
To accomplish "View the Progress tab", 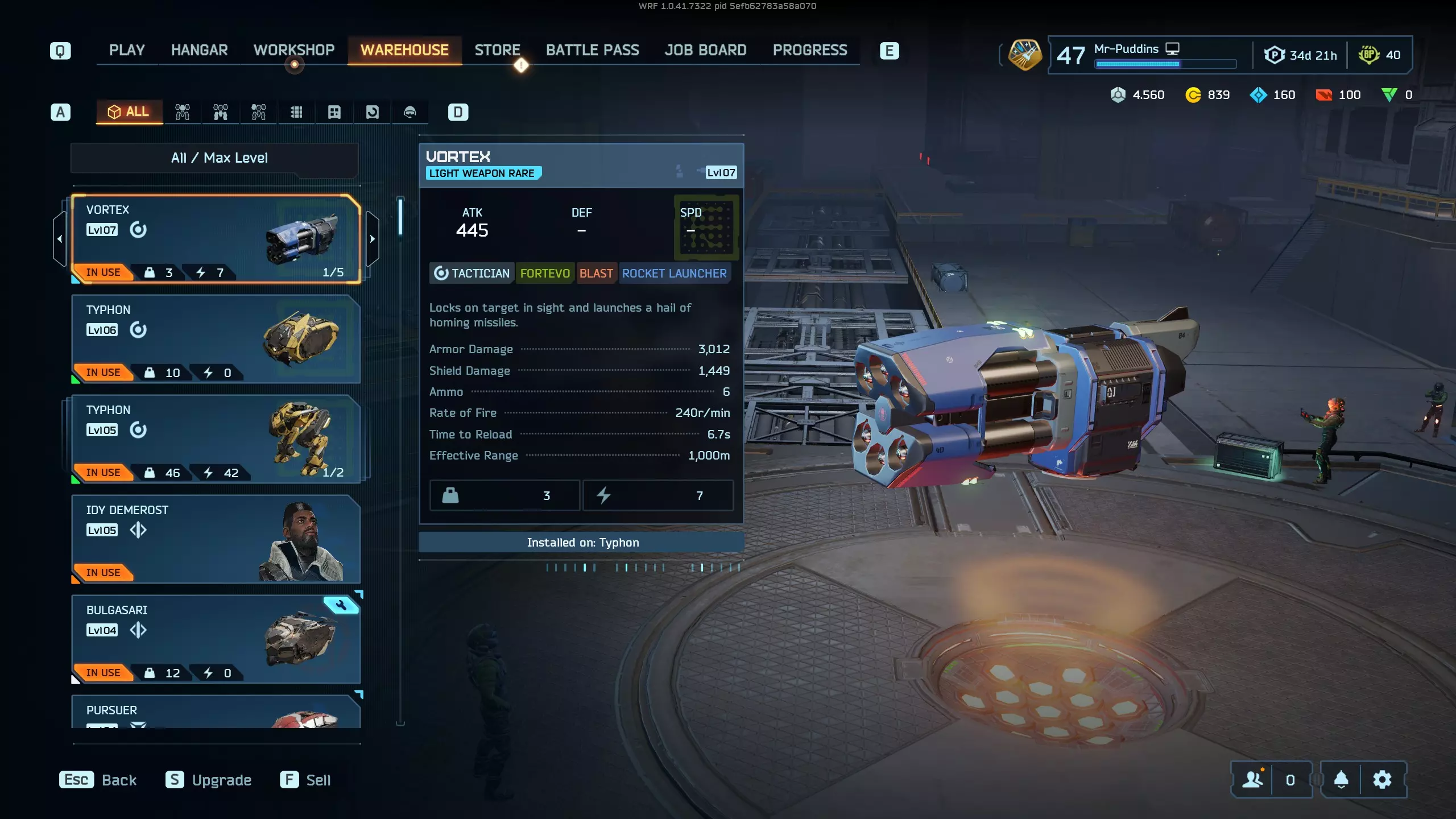I will [810, 50].
